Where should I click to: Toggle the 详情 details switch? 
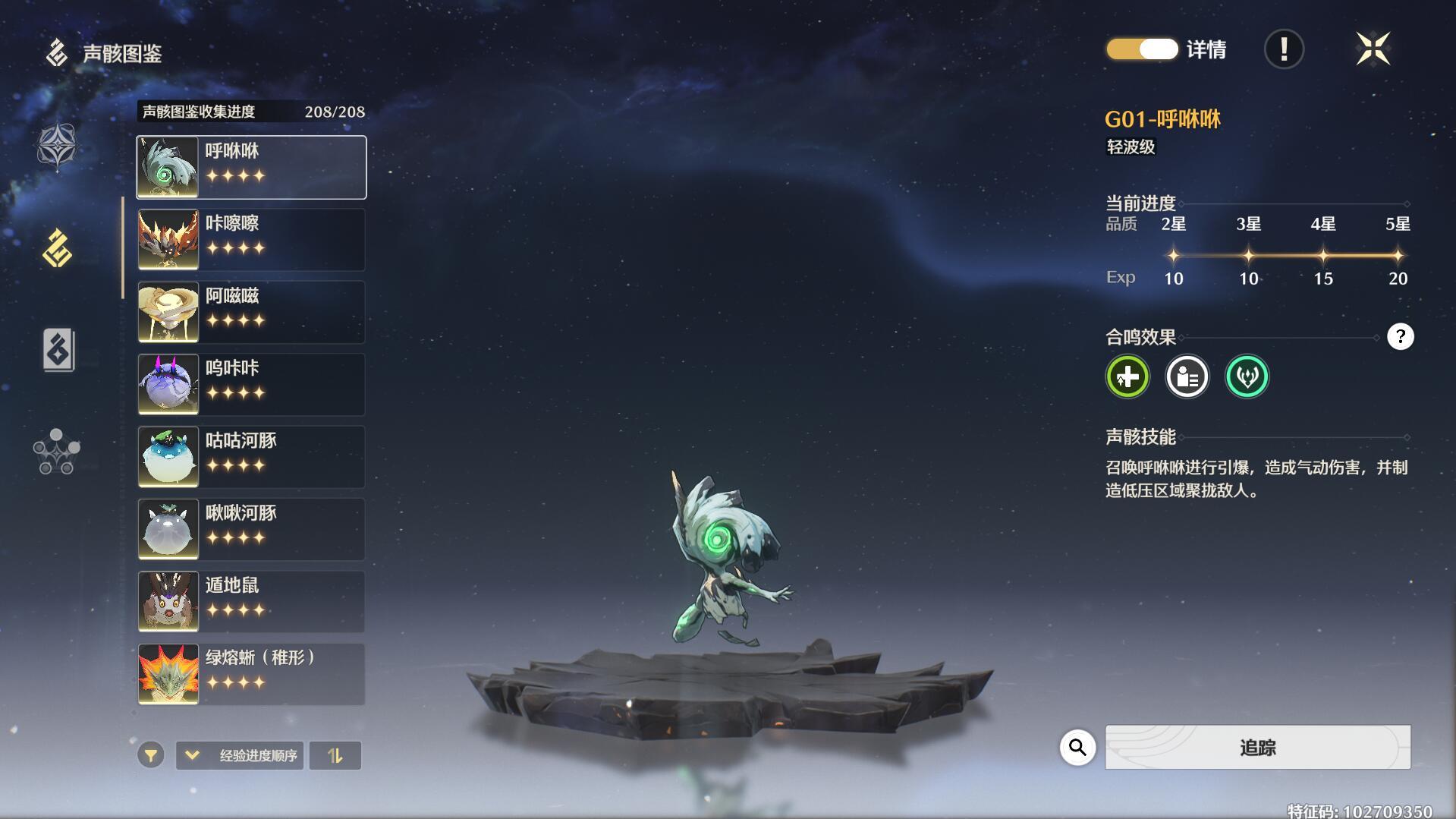(x=1142, y=49)
